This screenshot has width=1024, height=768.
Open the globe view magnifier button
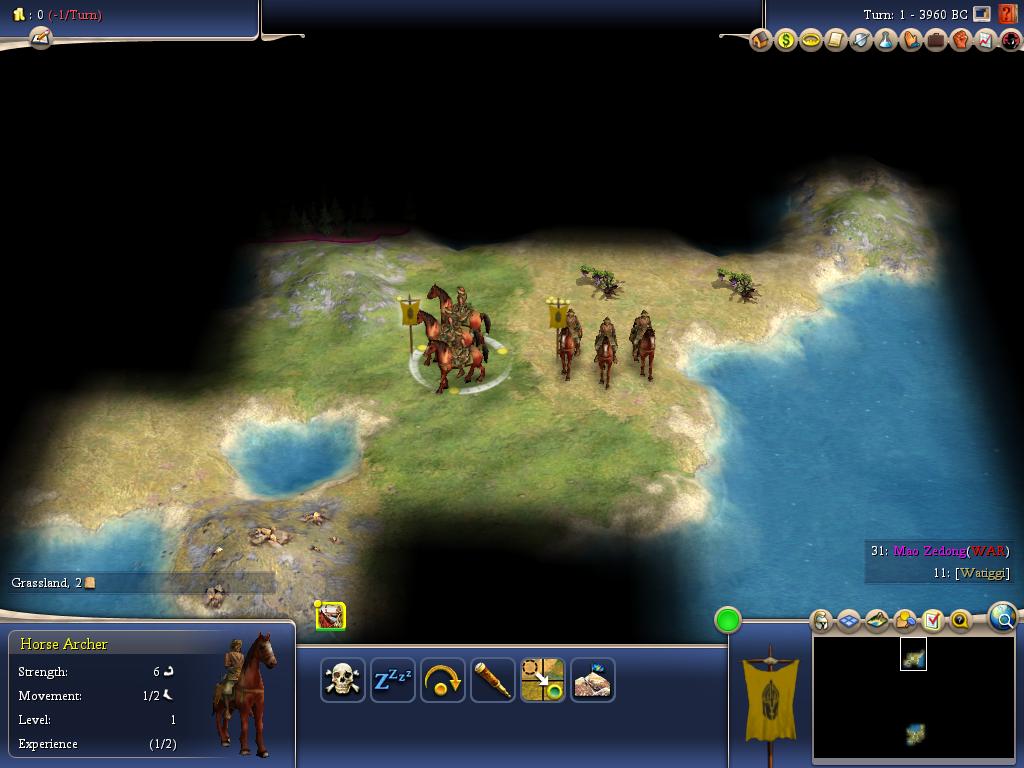(x=1002, y=618)
